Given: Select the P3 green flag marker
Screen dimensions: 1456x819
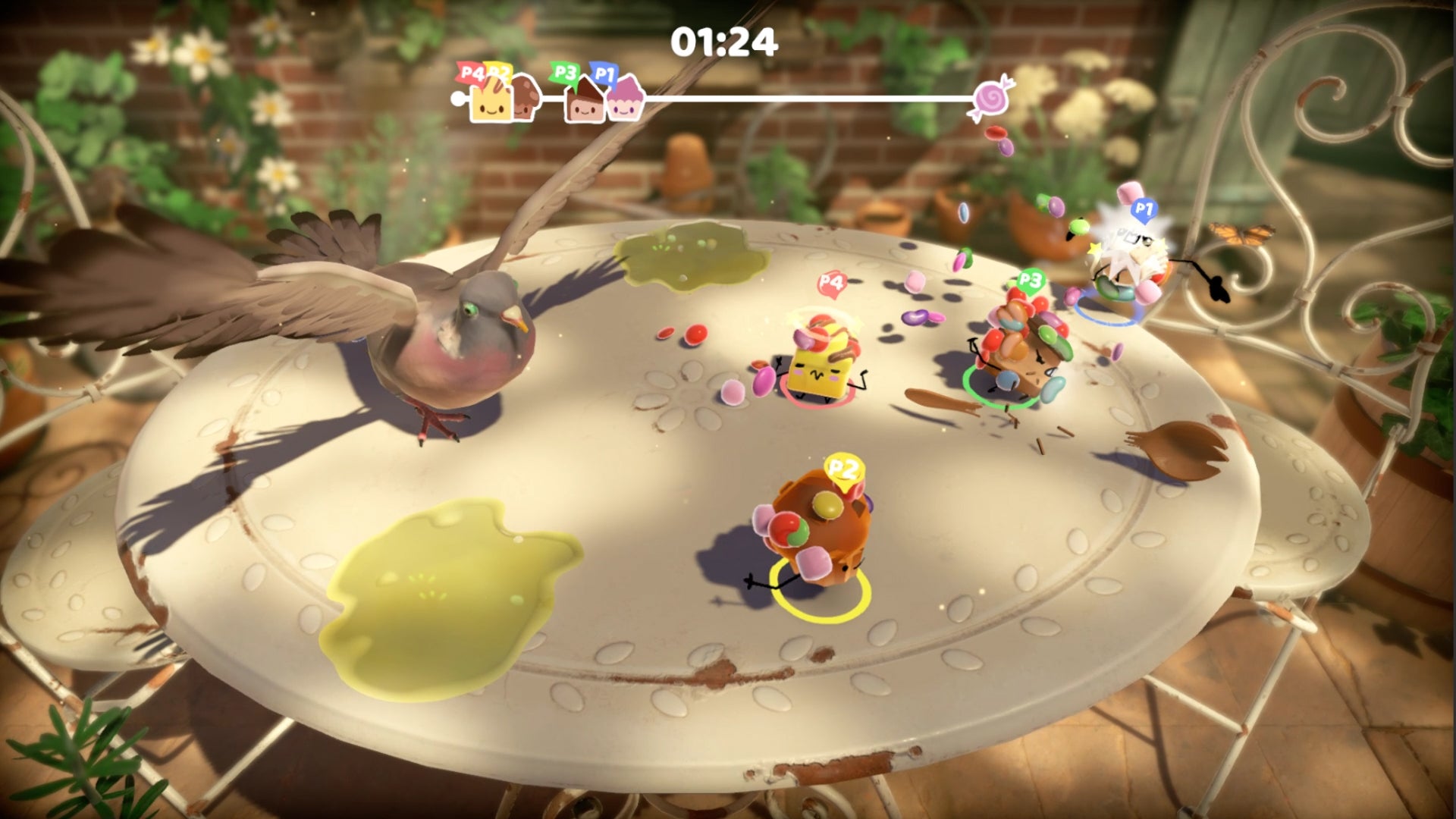Looking at the screenshot, I should (564, 72).
